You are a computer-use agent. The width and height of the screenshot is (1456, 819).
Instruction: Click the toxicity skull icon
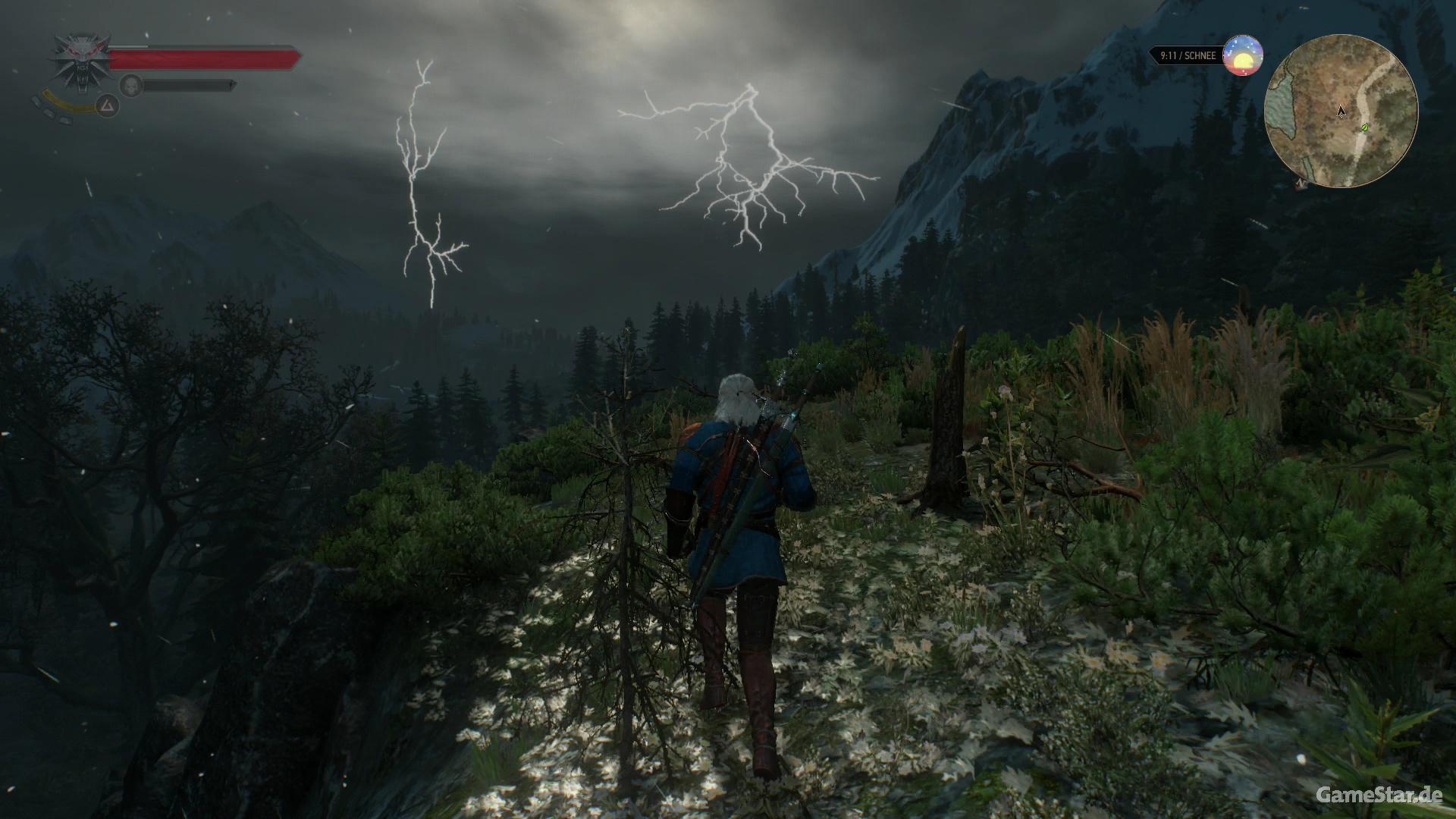(x=132, y=86)
